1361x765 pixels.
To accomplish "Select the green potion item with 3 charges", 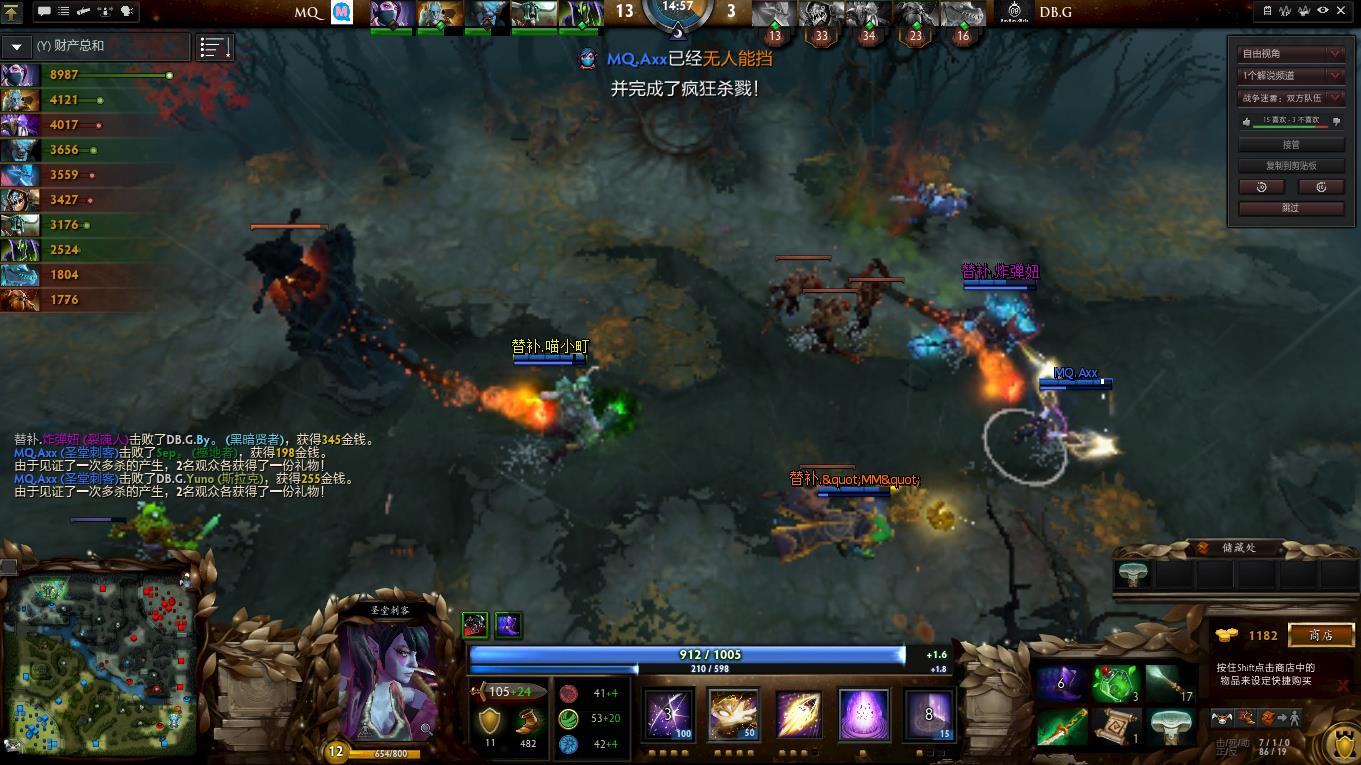I will click(x=1116, y=684).
